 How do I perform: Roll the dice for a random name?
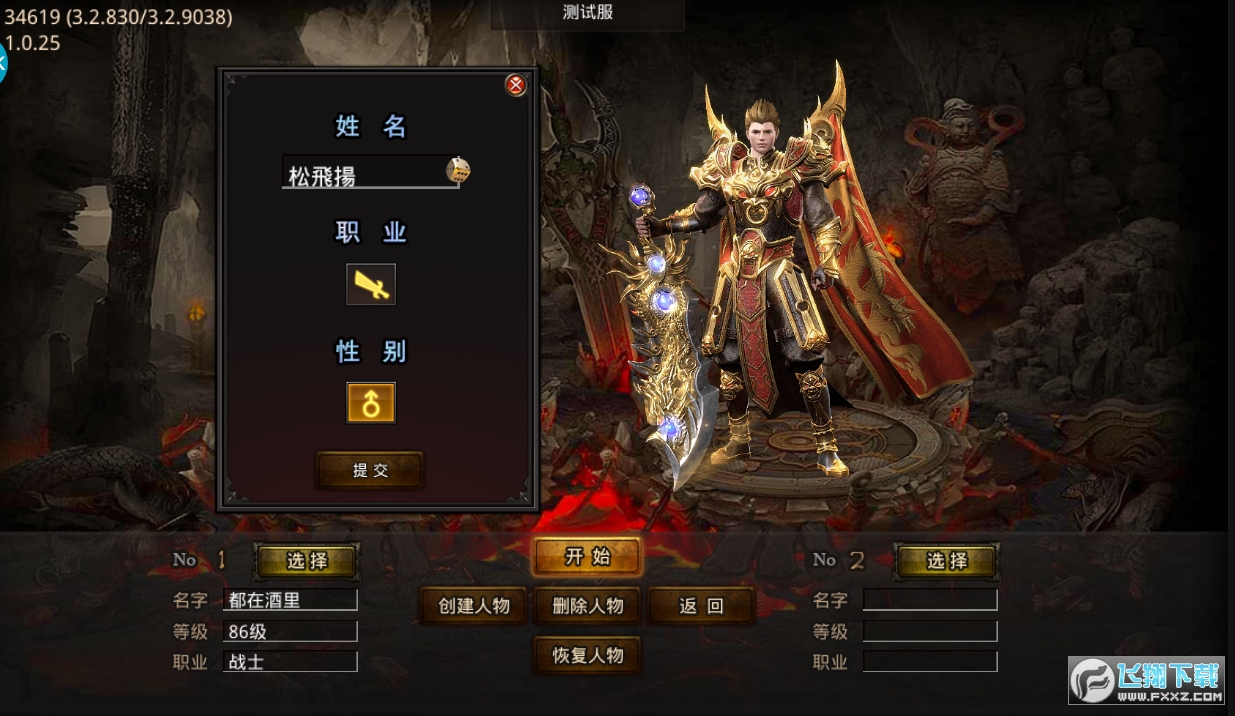[458, 170]
